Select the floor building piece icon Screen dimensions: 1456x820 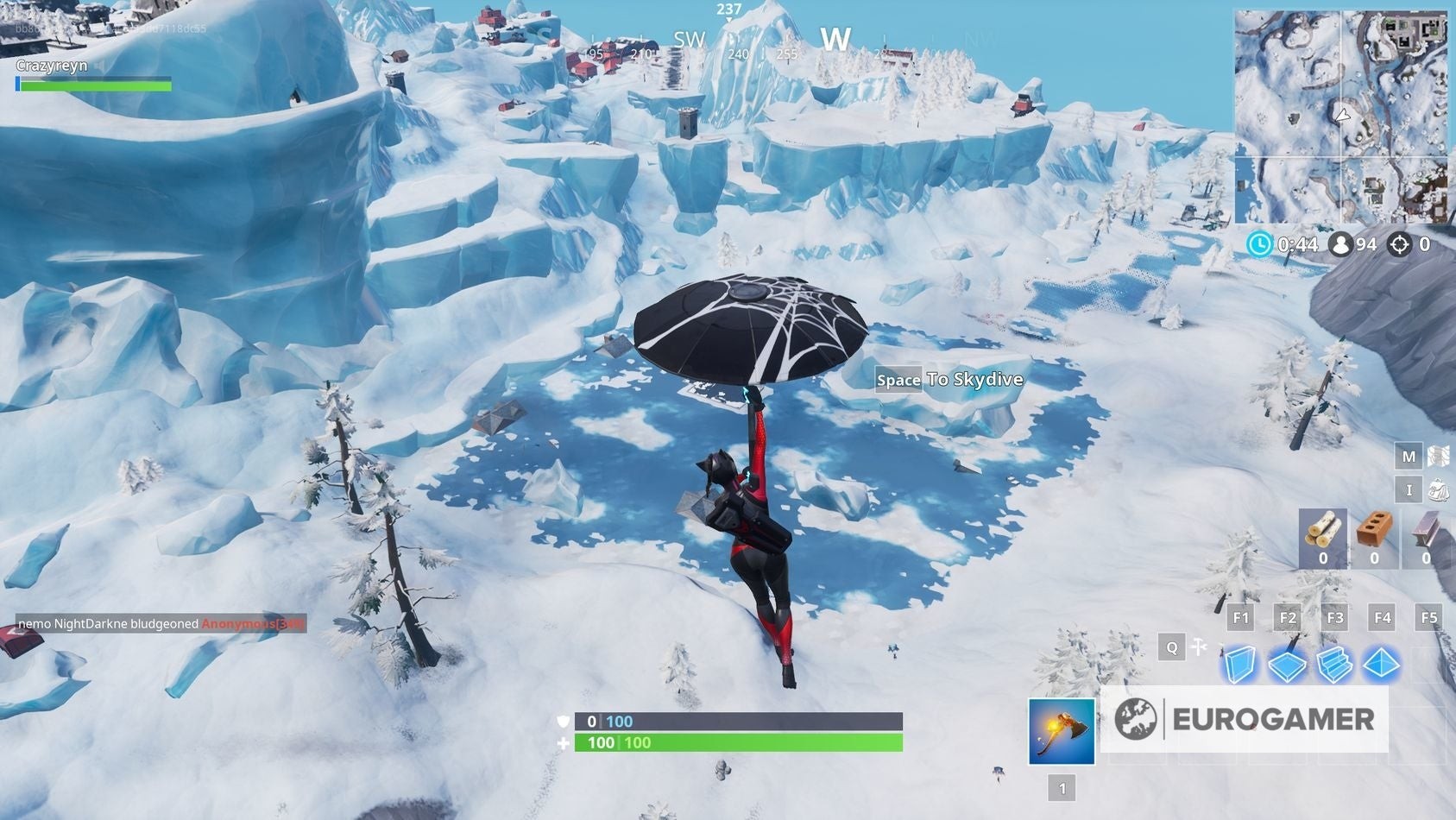1288,665
